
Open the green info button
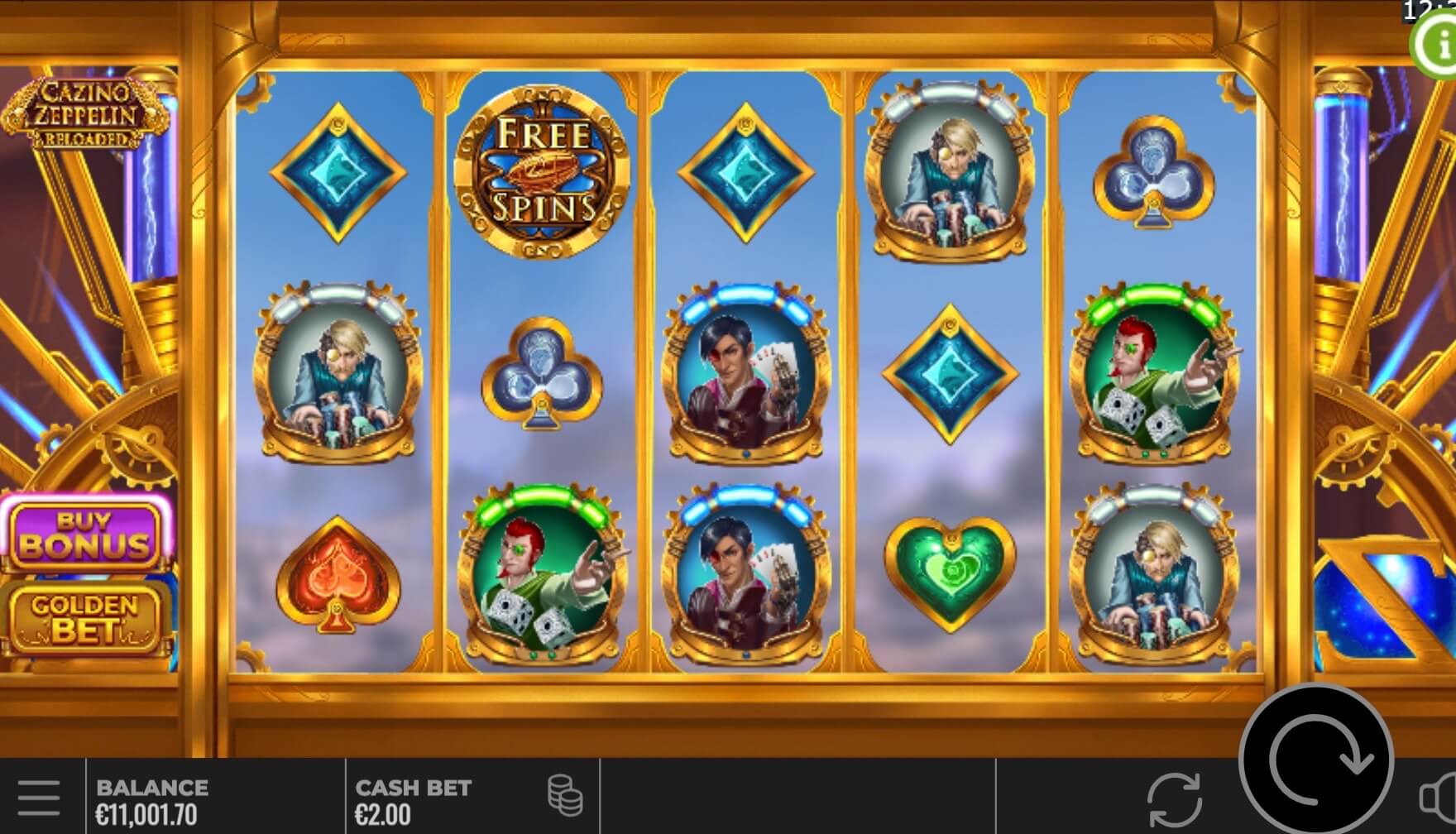tap(1436, 45)
